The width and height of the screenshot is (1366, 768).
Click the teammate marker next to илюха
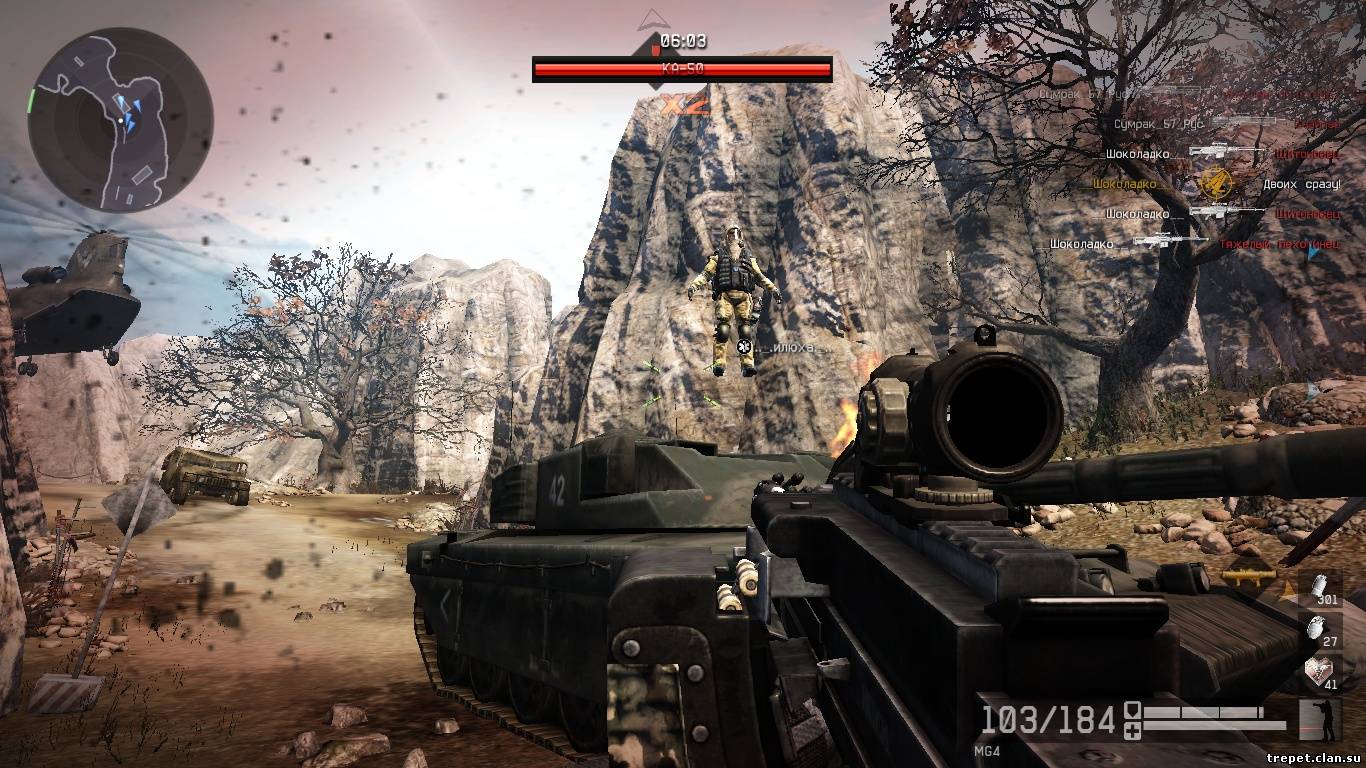click(744, 347)
